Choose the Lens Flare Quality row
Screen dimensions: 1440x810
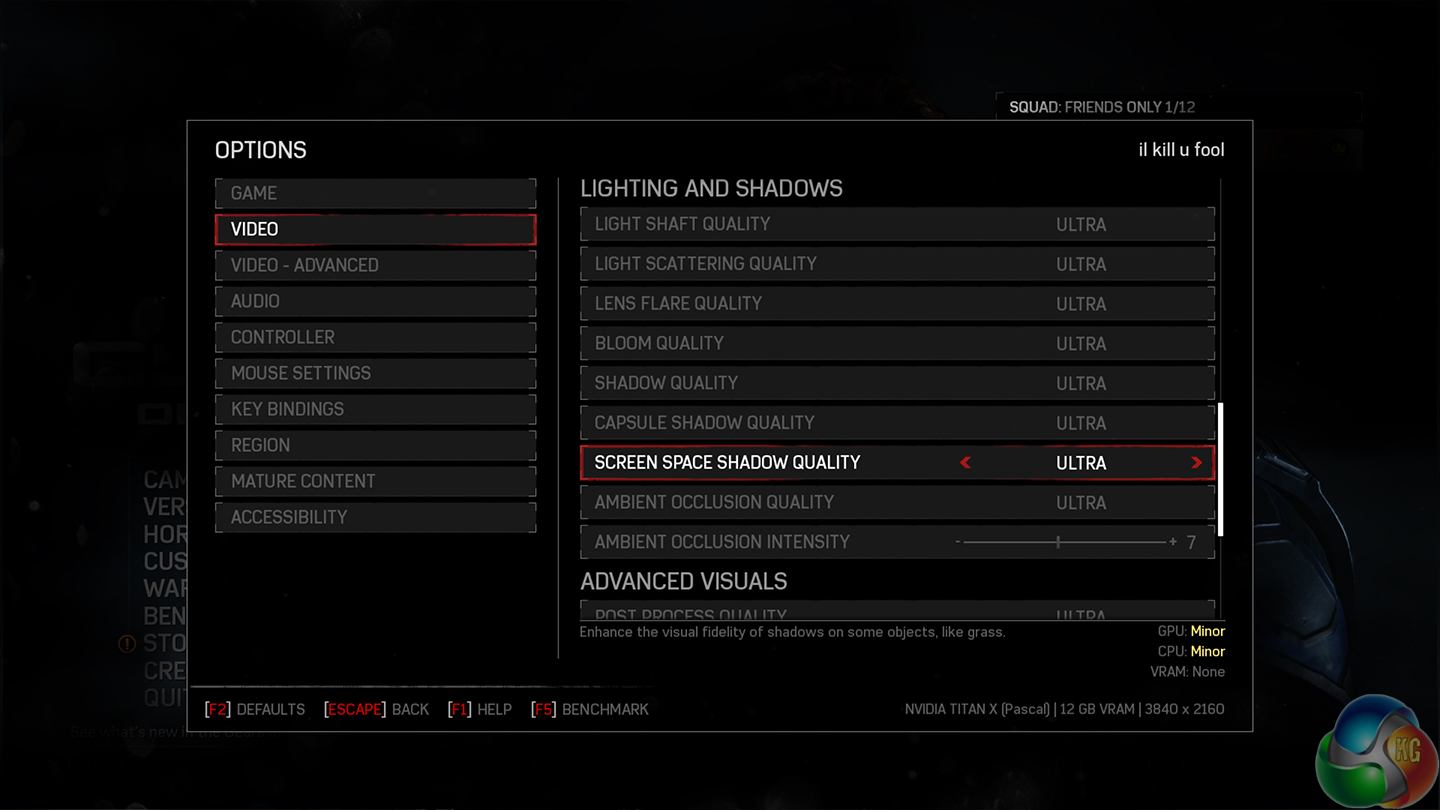[x=897, y=304]
